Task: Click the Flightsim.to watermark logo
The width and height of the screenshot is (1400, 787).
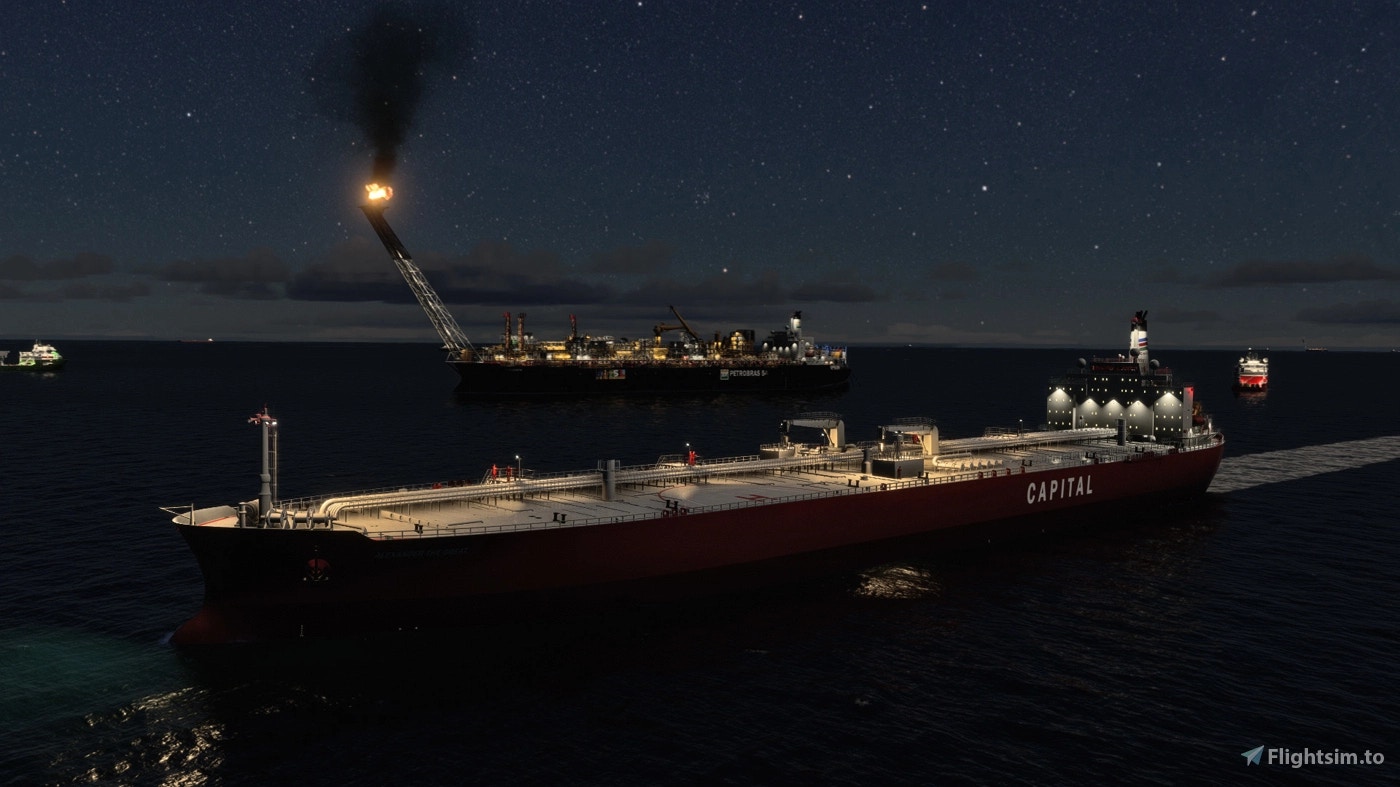Action: click(x=1312, y=757)
